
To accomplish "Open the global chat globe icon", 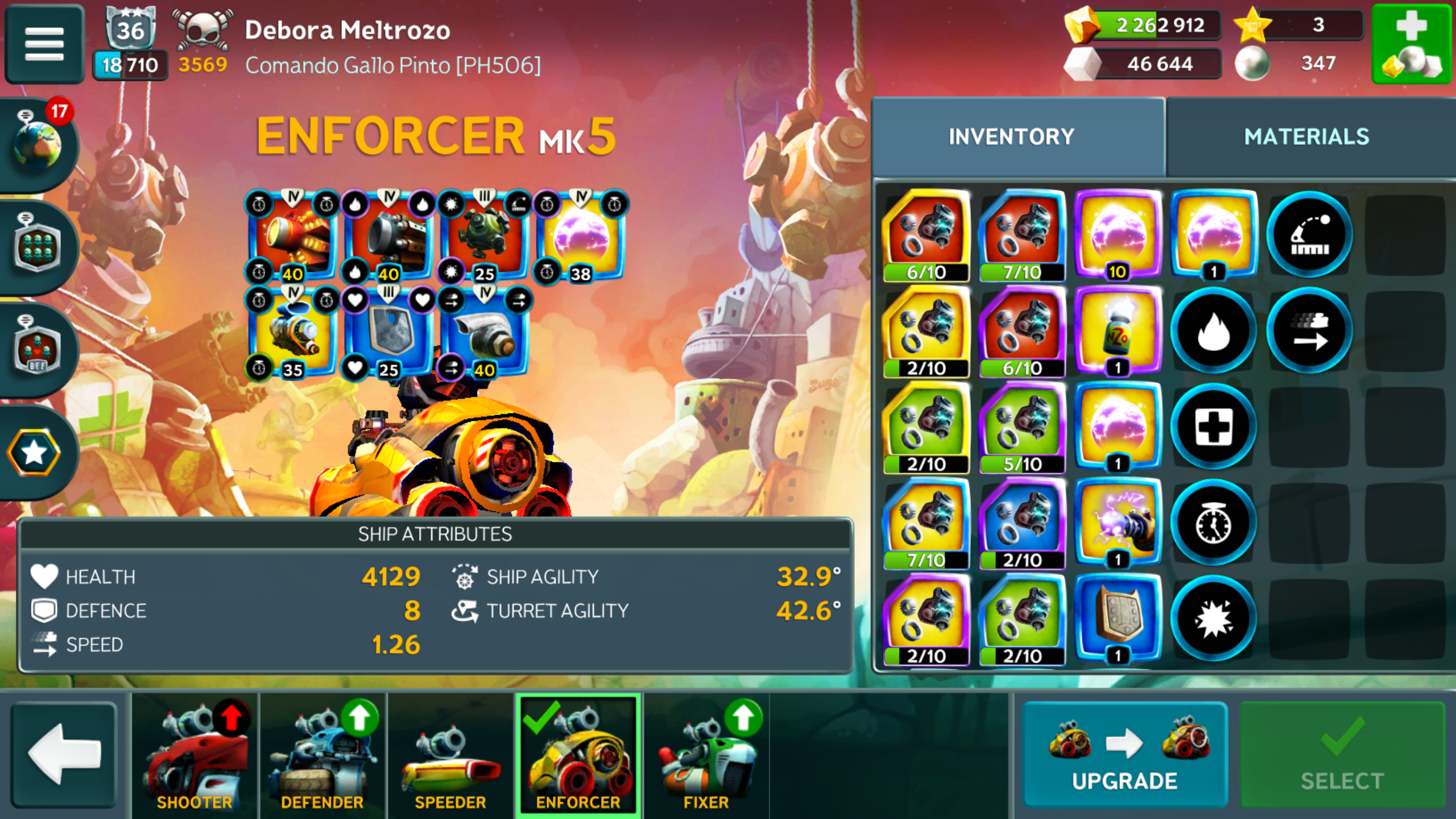I will click(x=38, y=144).
